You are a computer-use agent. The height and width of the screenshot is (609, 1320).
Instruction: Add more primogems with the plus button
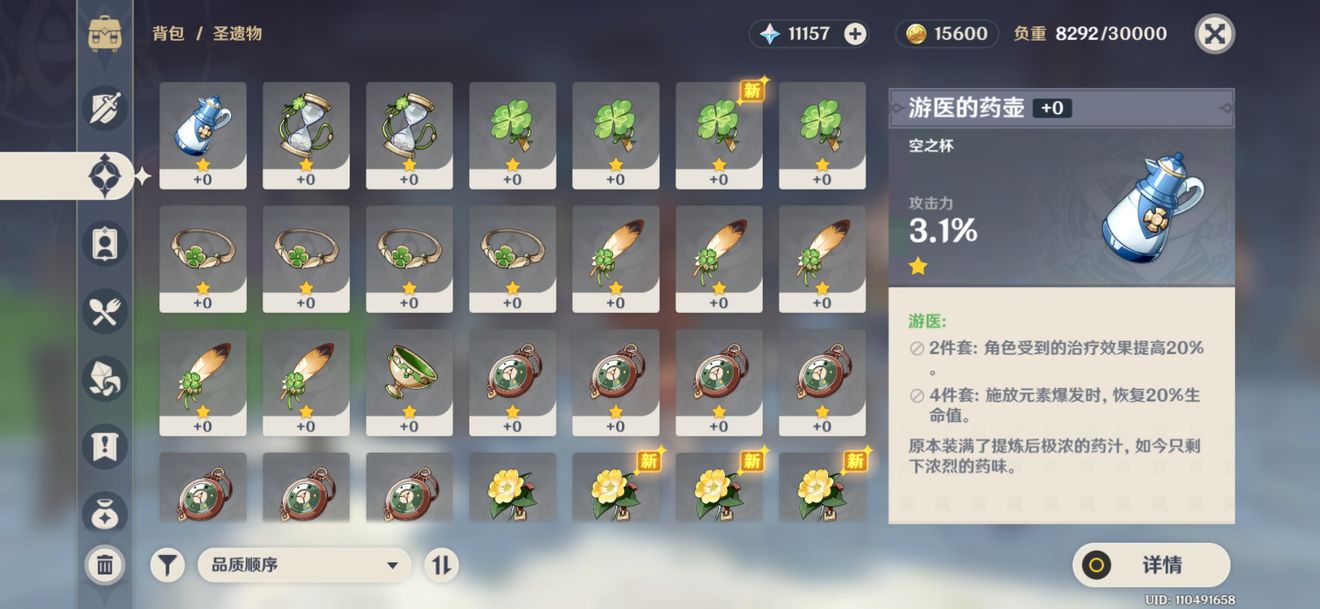tap(855, 34)
